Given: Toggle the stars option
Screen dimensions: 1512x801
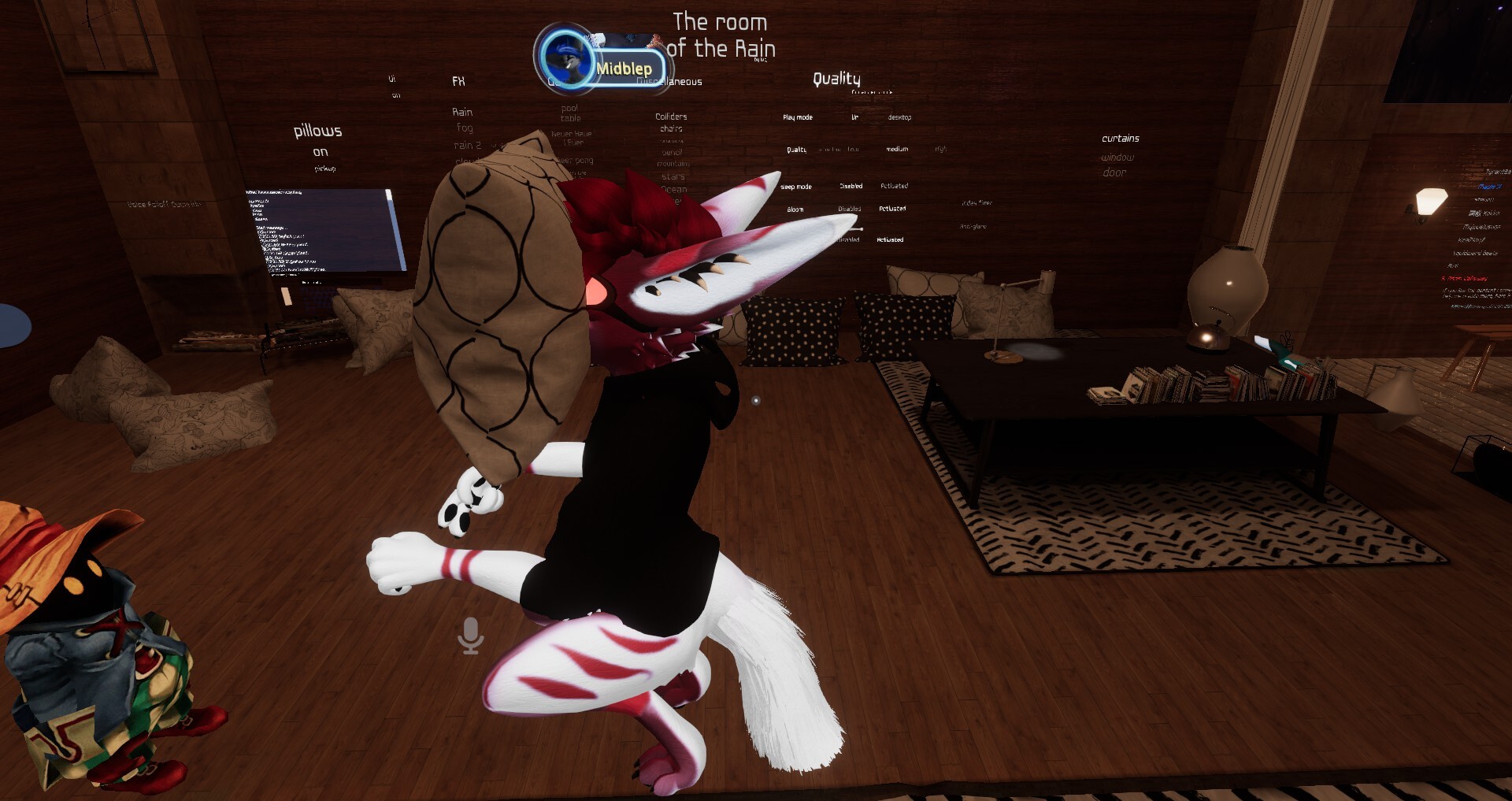Looking at the screenshot, I should 673,176.
